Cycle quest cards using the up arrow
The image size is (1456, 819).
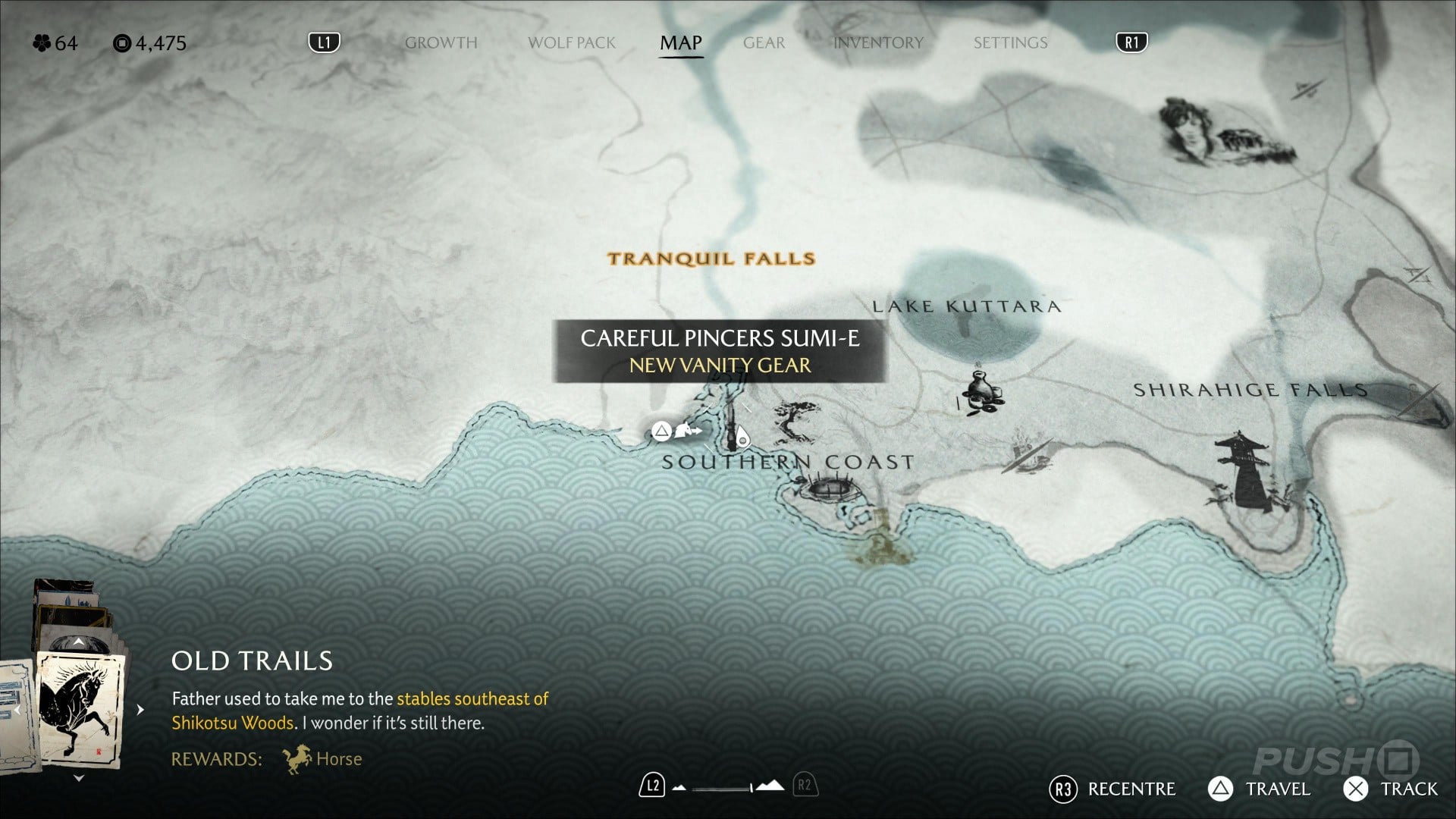pos(79,642)
